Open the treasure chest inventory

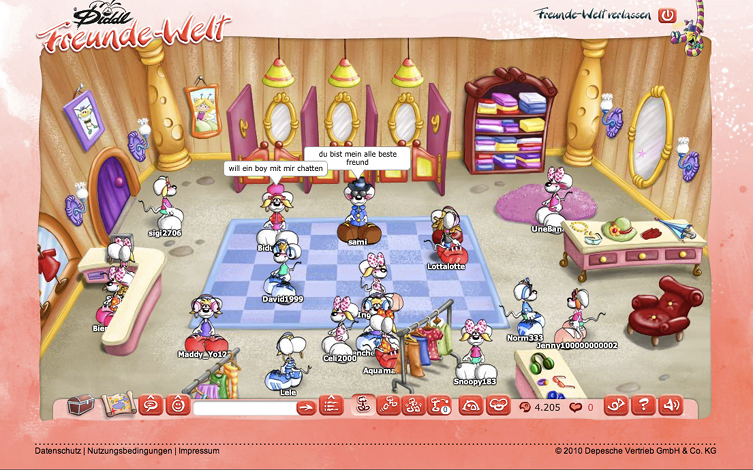80,405
